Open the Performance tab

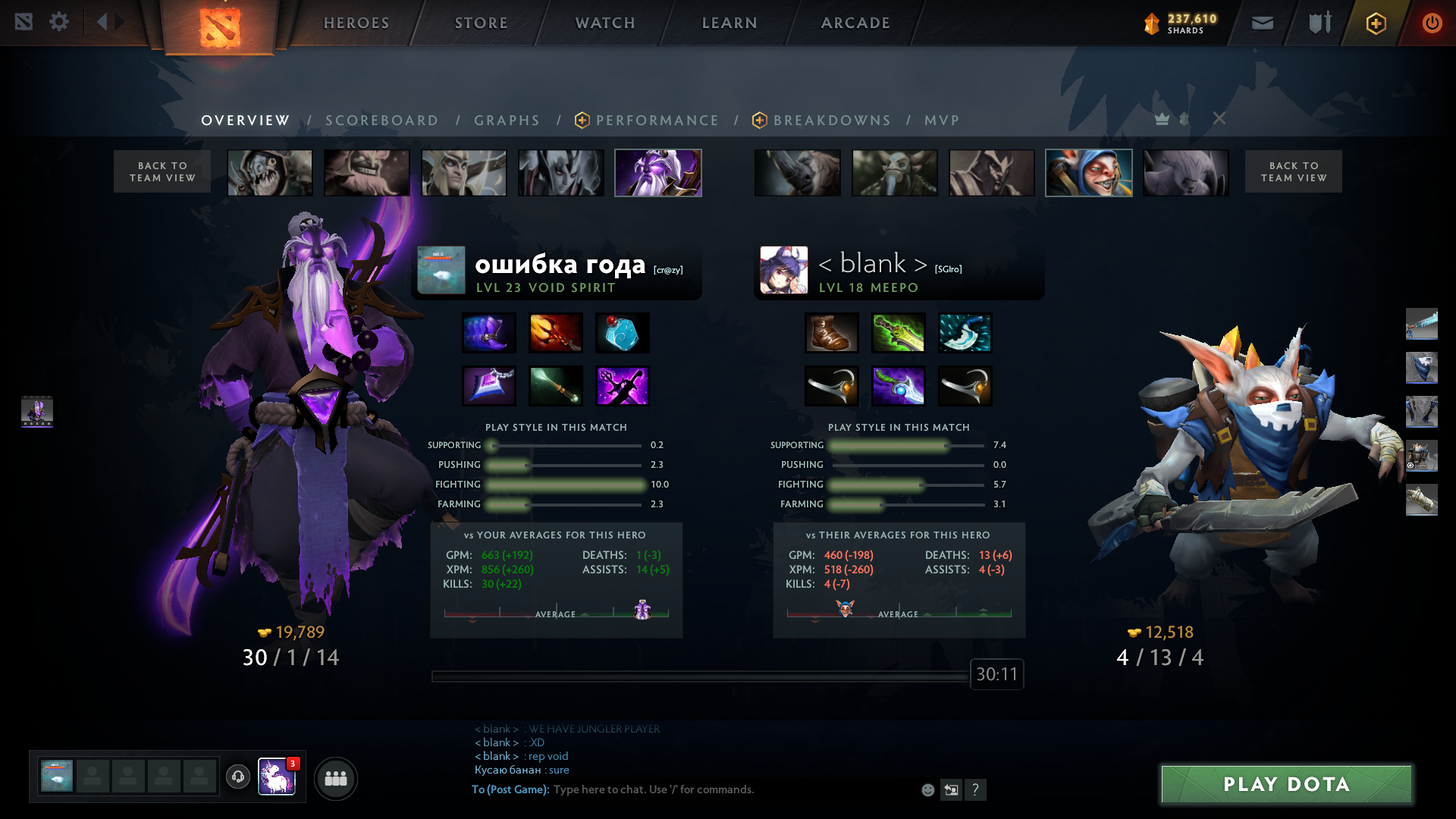click(657, 121)
